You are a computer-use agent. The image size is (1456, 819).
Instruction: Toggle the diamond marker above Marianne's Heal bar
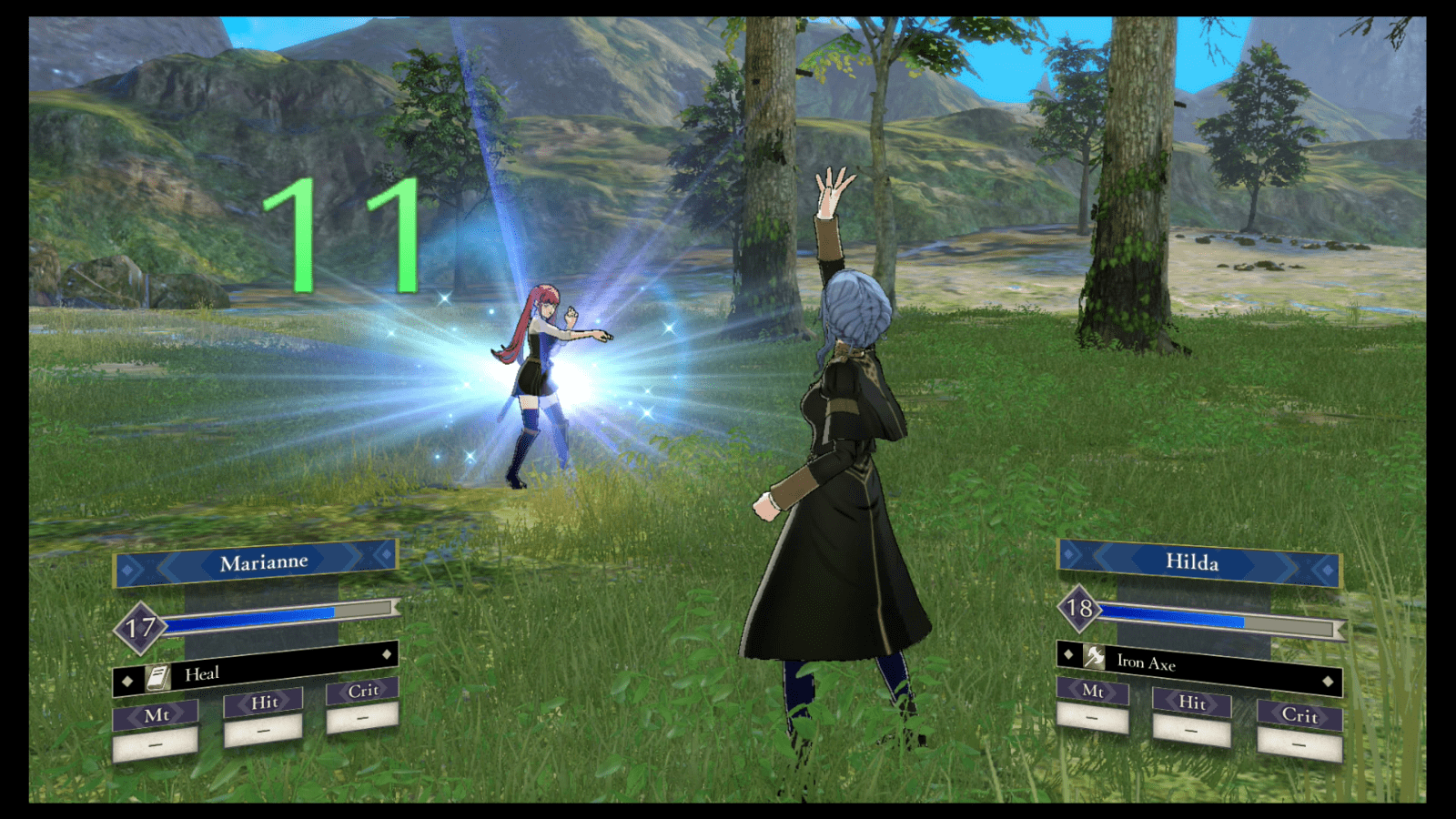pos(387,653)
